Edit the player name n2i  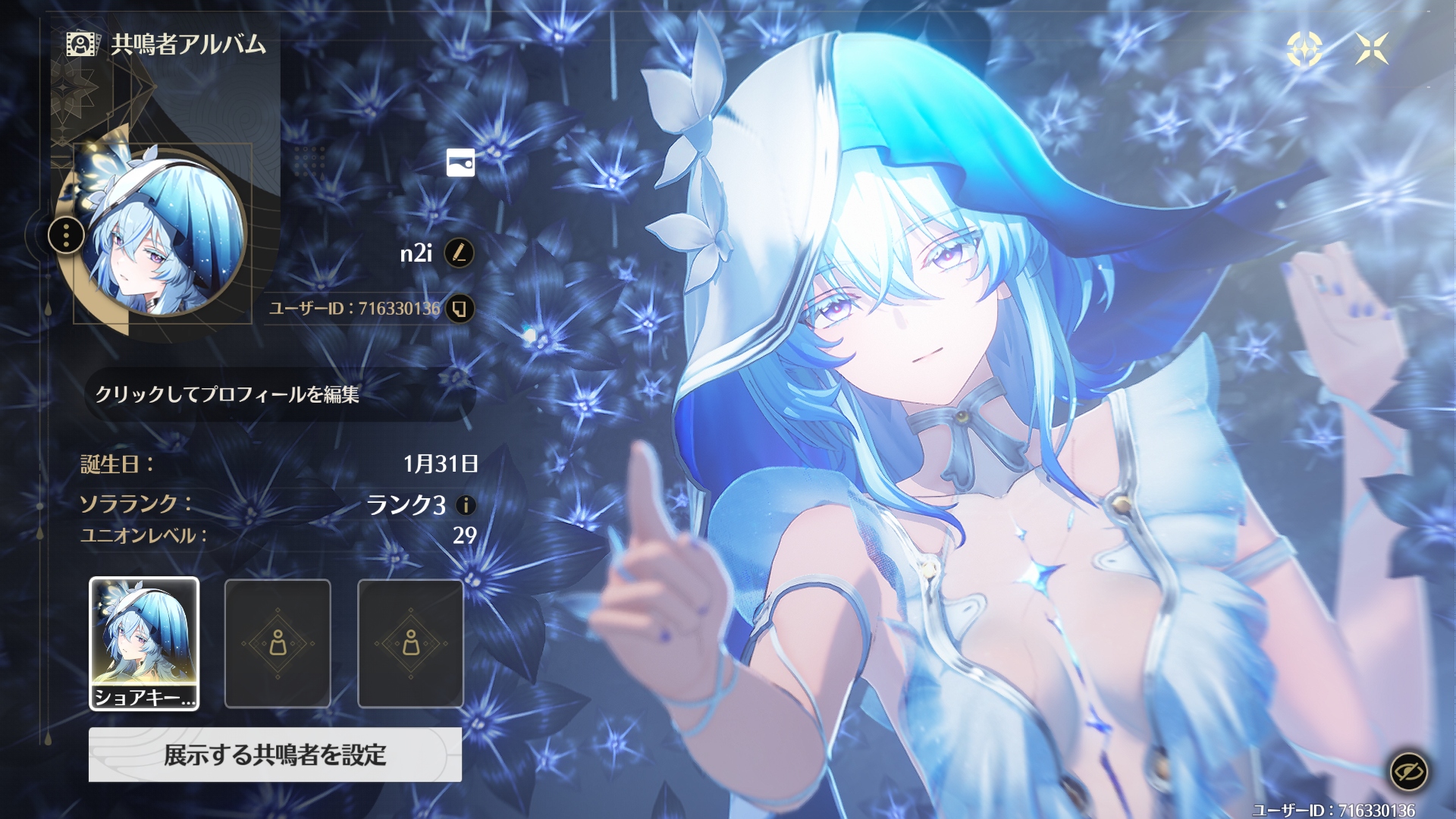point(459,253)
